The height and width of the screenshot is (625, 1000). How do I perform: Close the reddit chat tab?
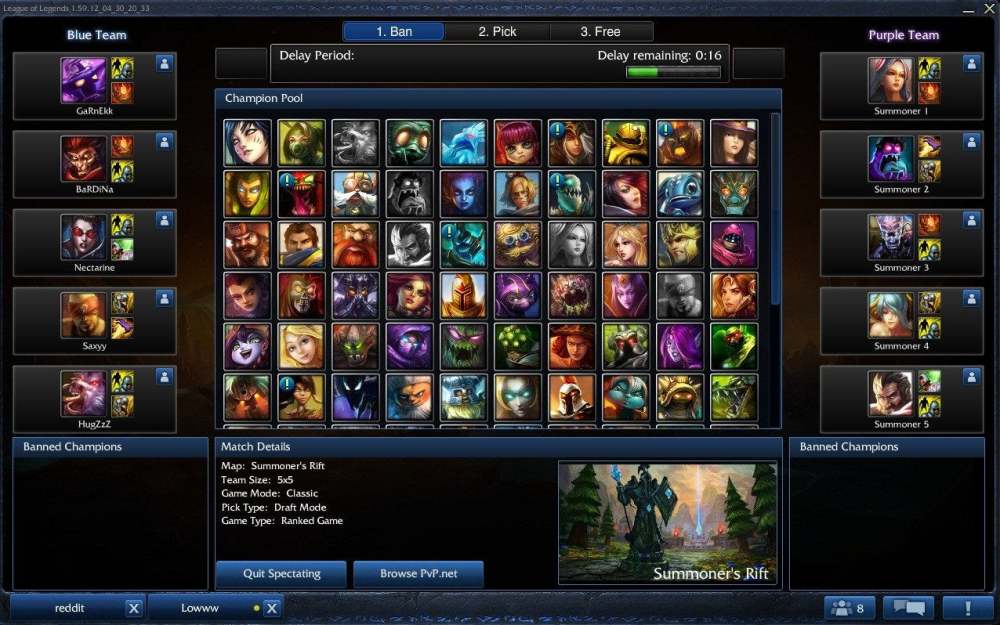coord(134,608)
